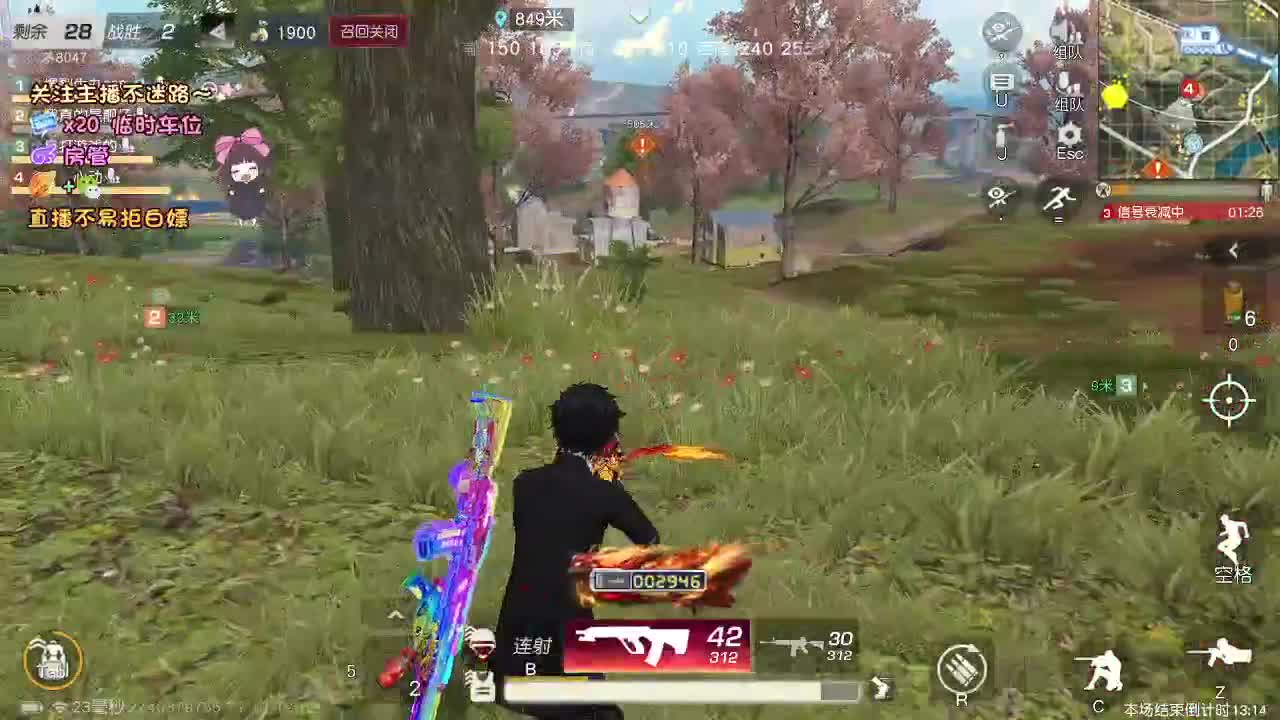Viewport: 1280px width, 720px height.
Task: Toggle auto-sprint with the running figure icon
Action: (1060, 198)
